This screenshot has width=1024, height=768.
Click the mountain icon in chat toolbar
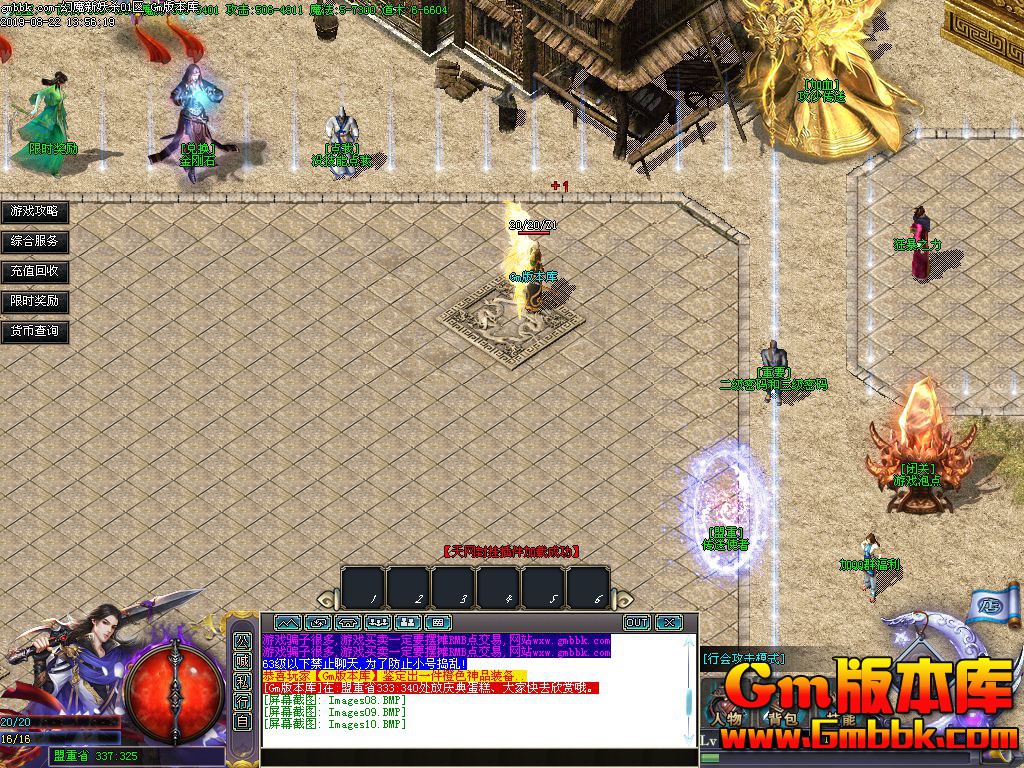(x=287, y=622)
